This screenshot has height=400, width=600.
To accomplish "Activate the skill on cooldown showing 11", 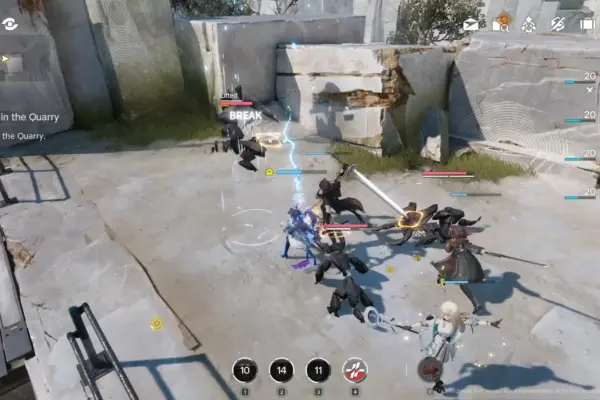I will point(318,371).
